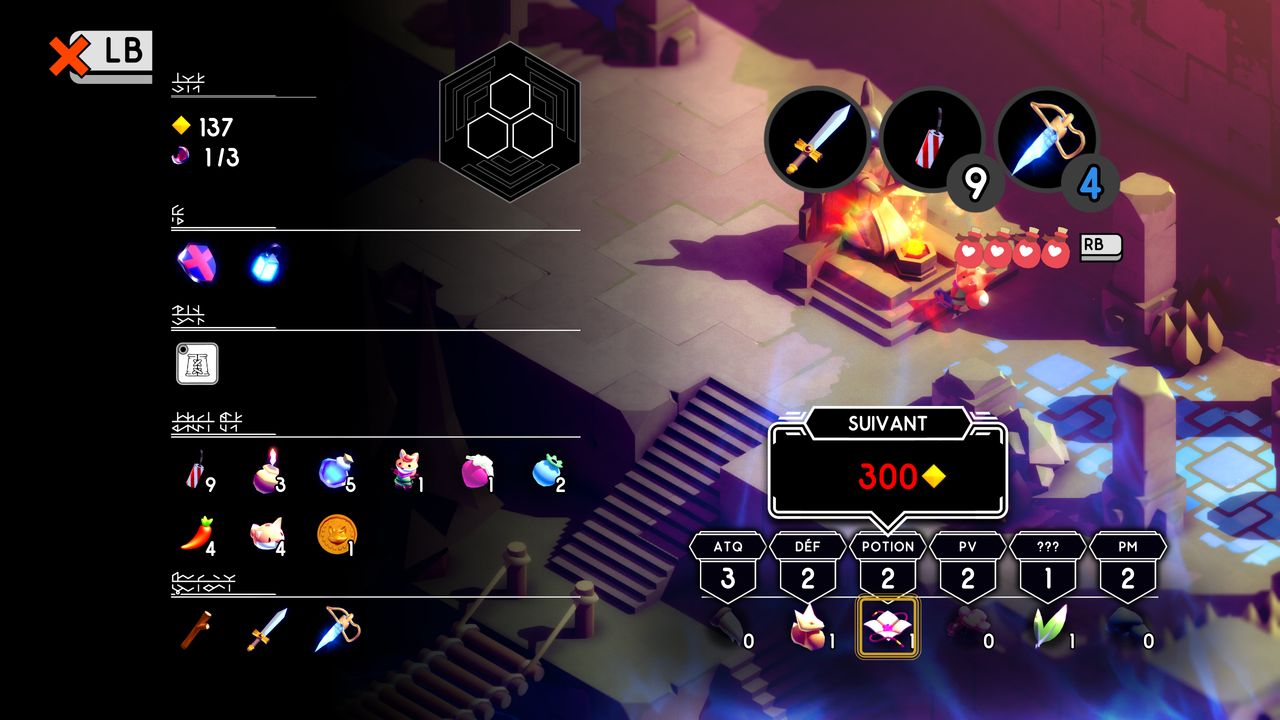Select the wooden stick weapon
The image size is (1280, 720).
pyautogui.click(x=196, y=630)
